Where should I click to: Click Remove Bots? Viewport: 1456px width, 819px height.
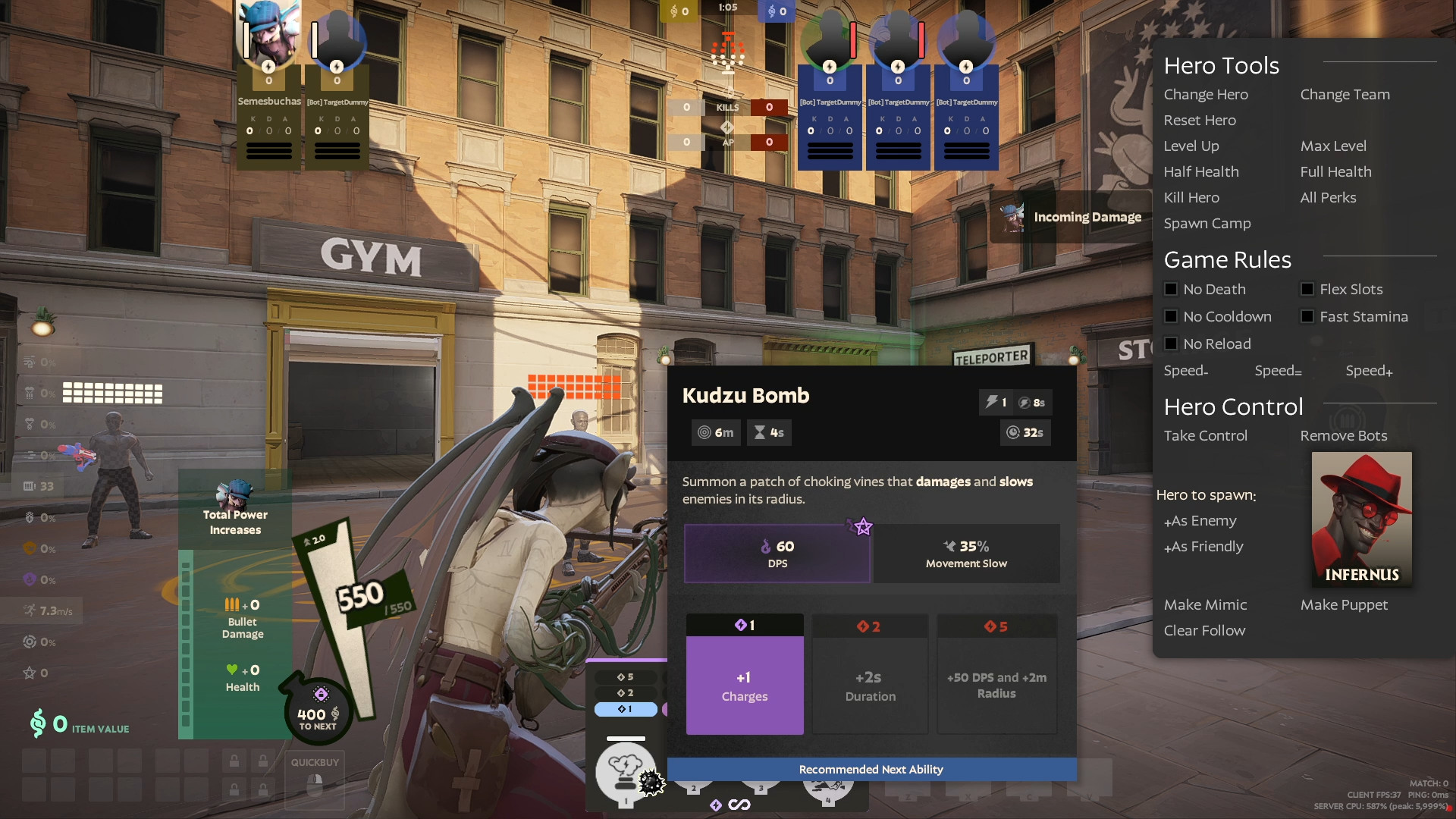pos(1343,436)
